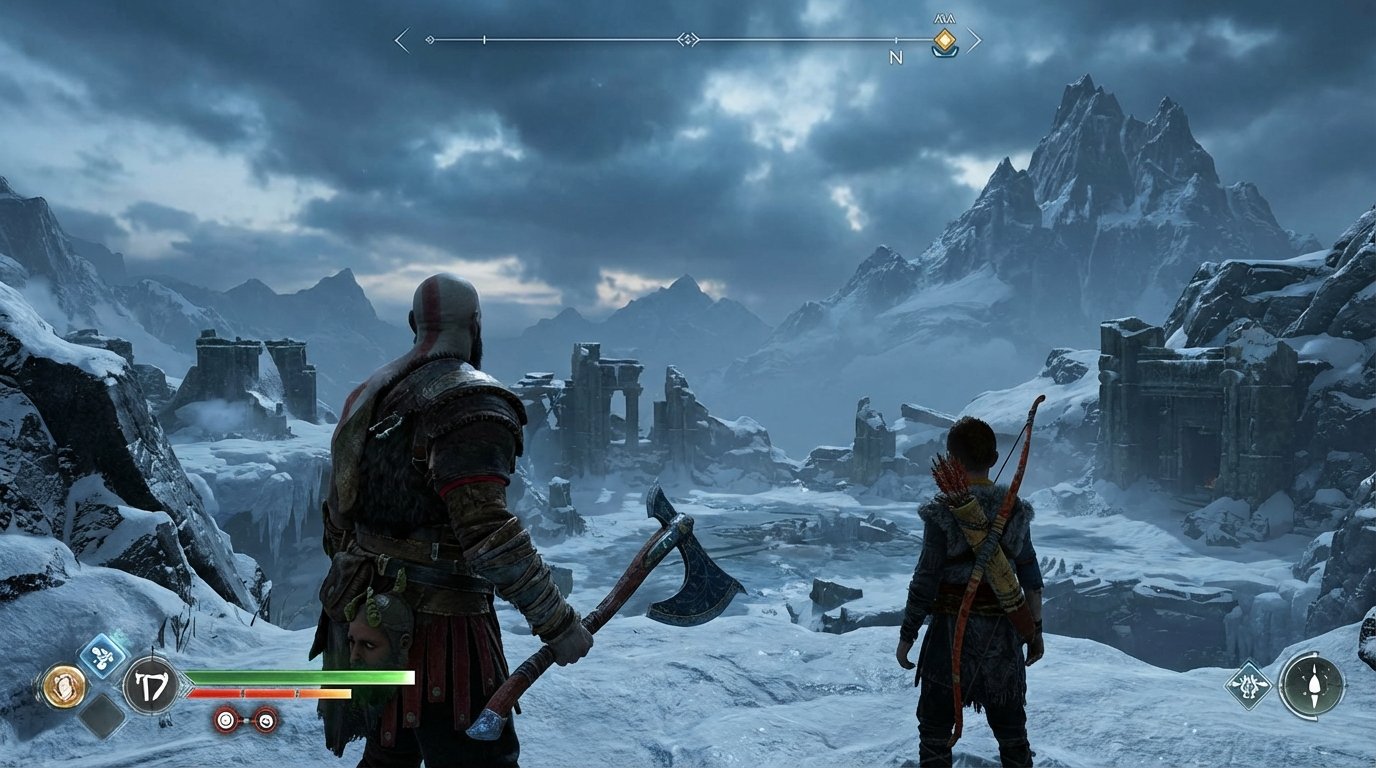Click the small marker at compass far left

click(x=429, y=39)
